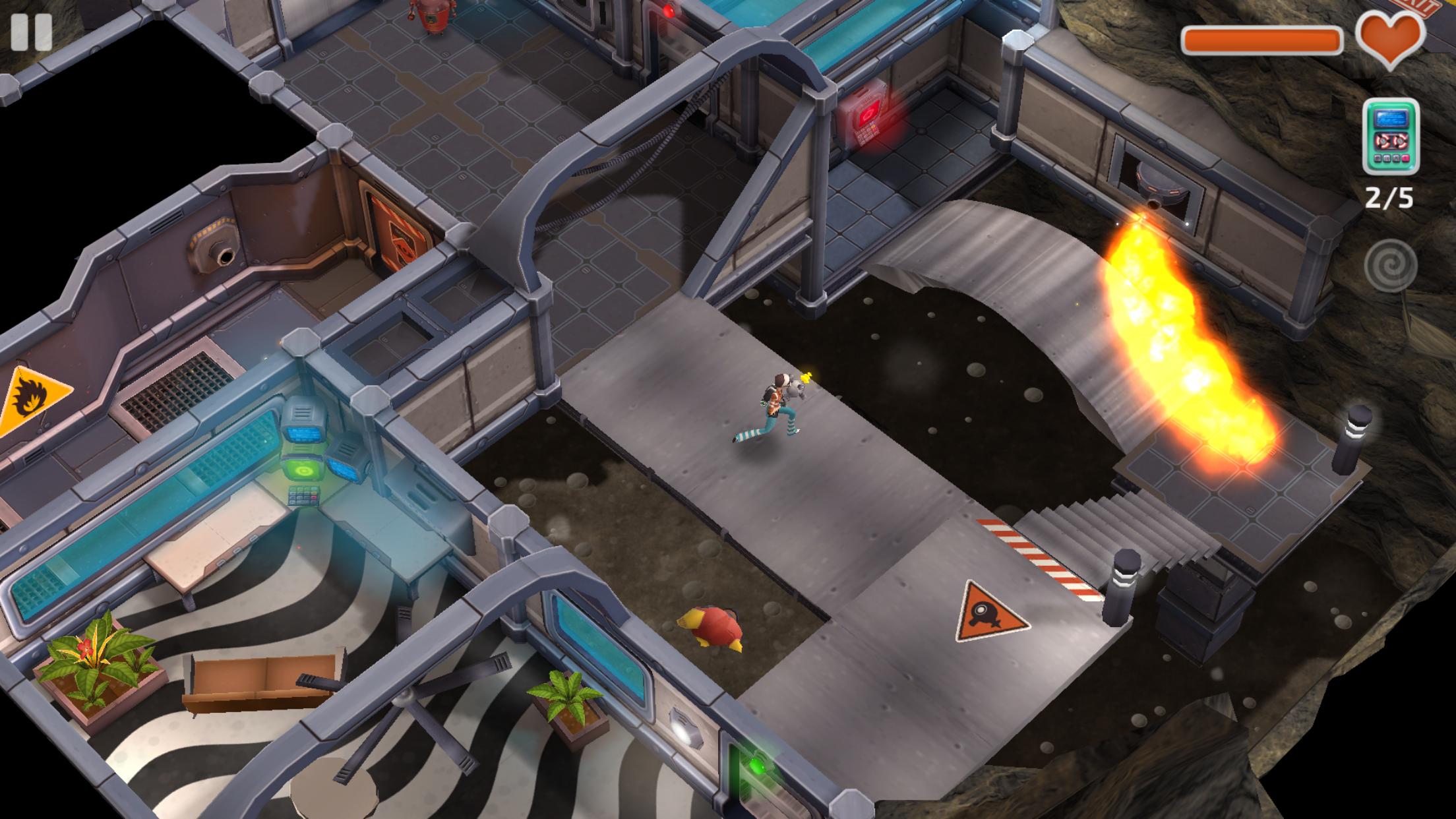Tap the gray spiral ability icon
The height and width of the screenshot is (819, 1456).
point(1391,266)
